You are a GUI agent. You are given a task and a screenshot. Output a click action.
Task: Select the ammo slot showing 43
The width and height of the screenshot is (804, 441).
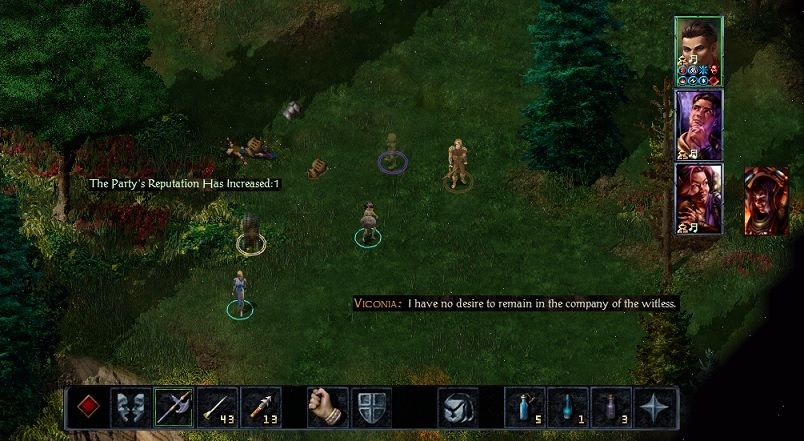point(217,408)
